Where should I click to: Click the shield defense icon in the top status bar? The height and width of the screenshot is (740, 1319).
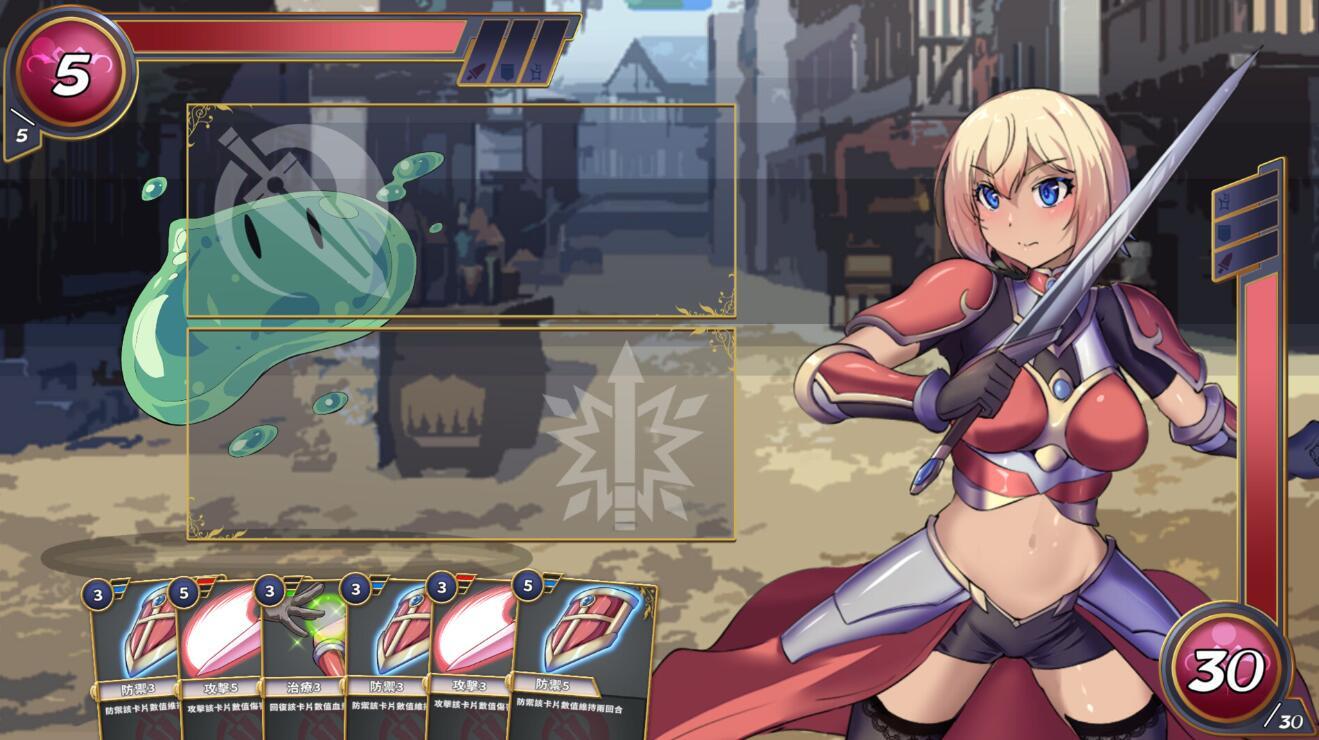[x=506, y=72]
